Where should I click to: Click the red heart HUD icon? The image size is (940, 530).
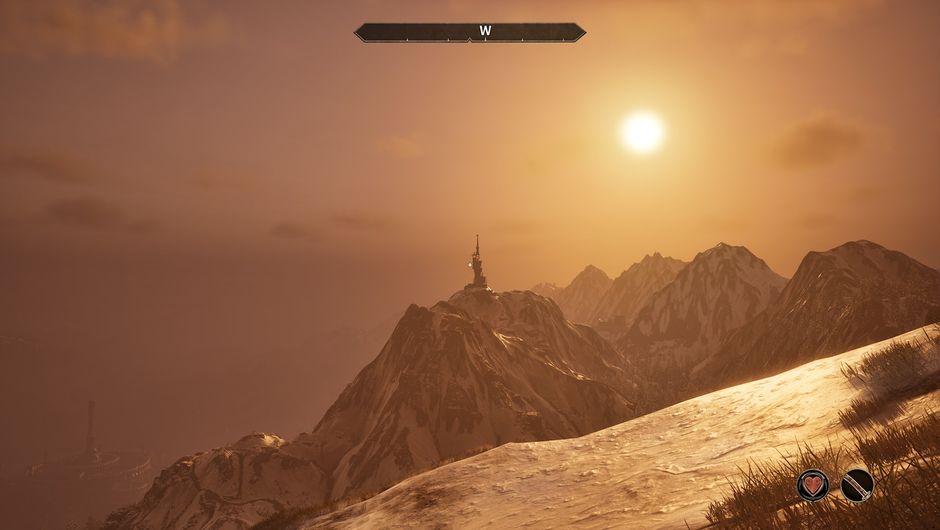[x=813, y=485]
